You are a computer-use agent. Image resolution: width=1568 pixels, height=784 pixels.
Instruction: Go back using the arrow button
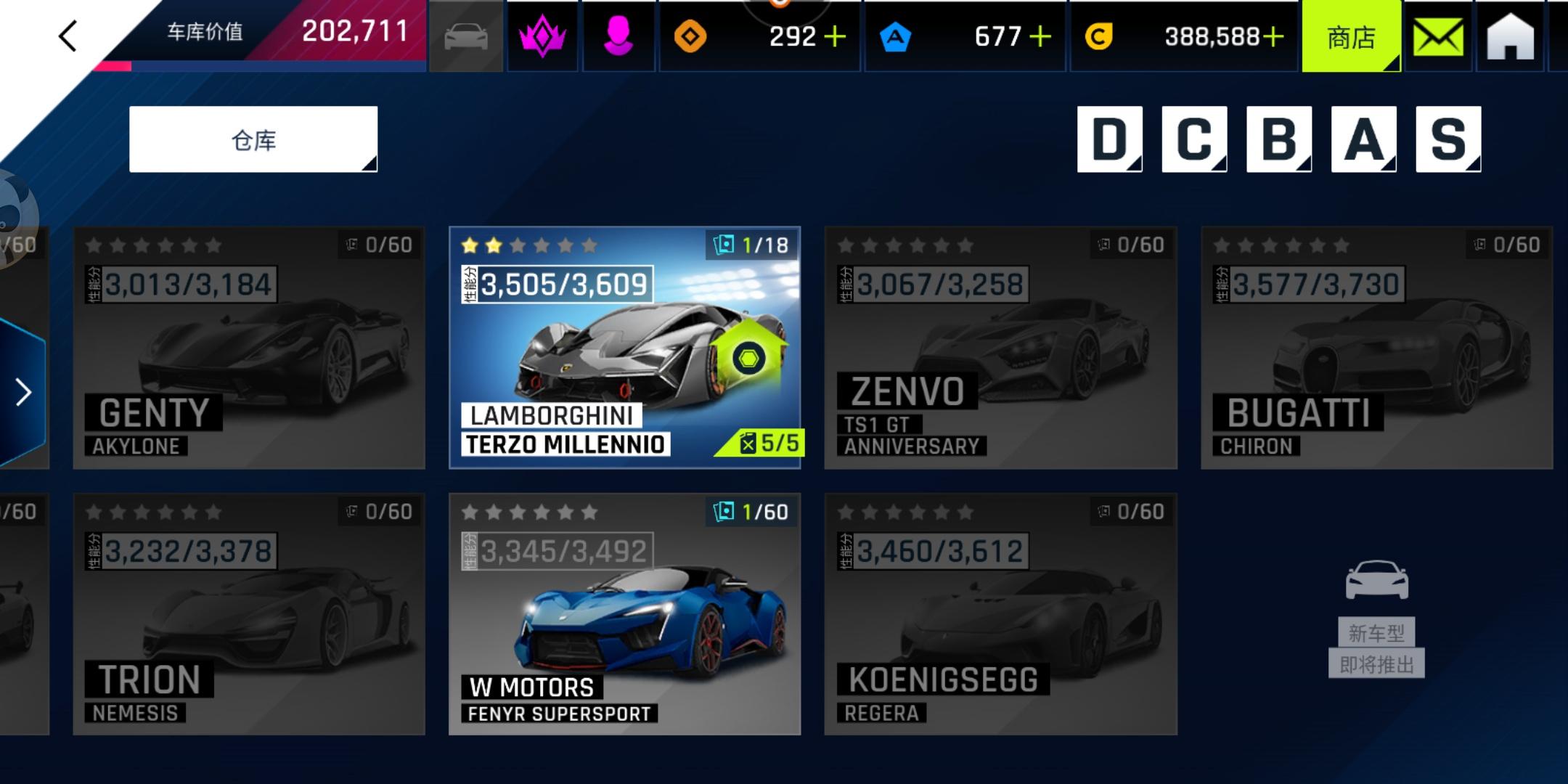pos(68,36)
